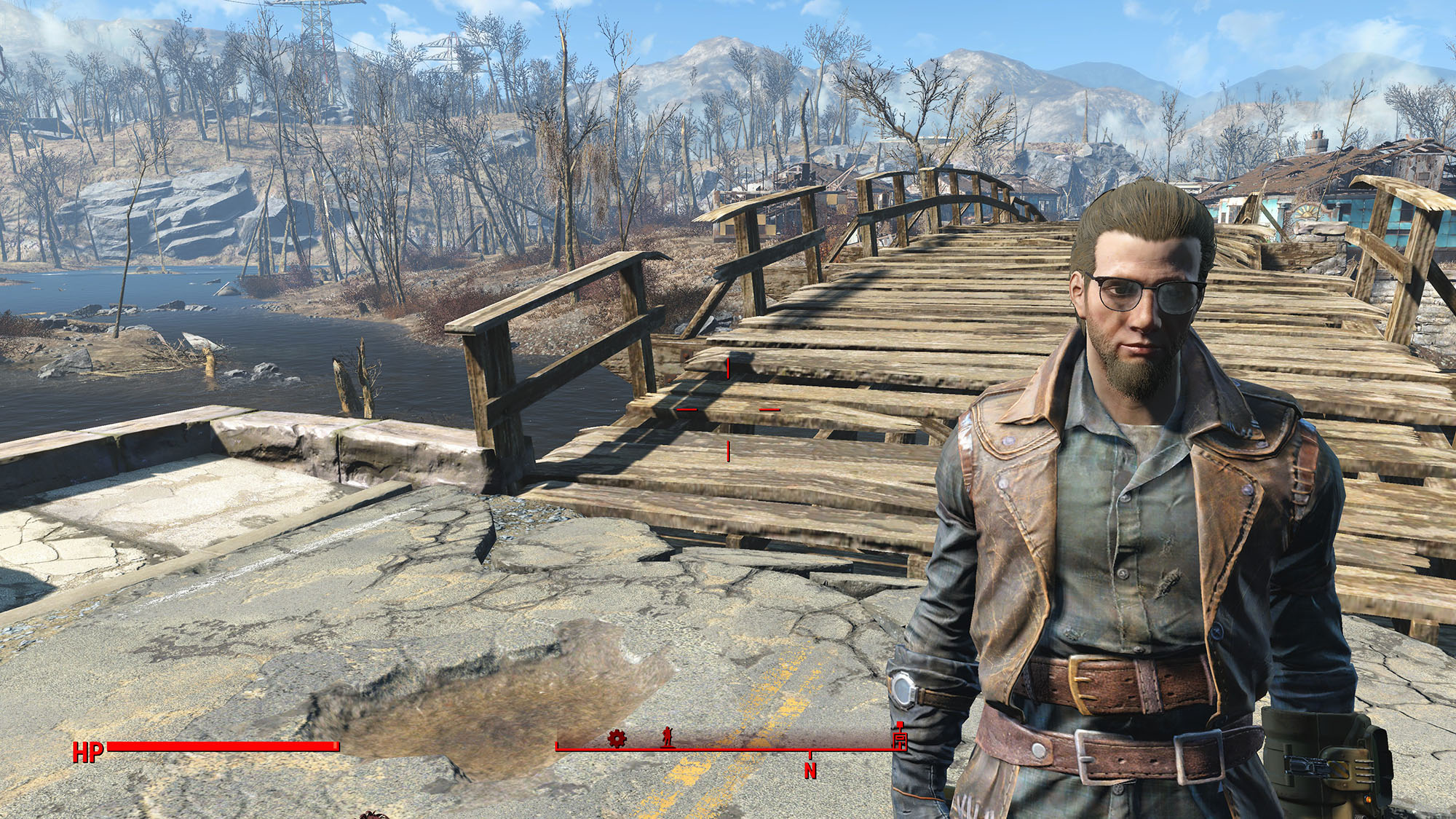Viewport: 1456px width, 819px height.
Task: Select the minuteman statue marker on compass
Action: pos(668,737)
